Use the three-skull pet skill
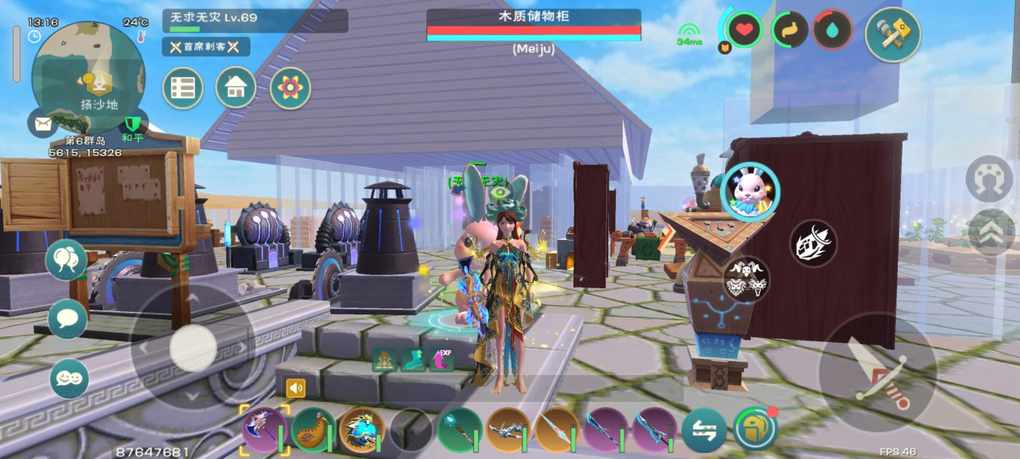The width and height of the screenshot is (1020, 459). pos(746,279)
